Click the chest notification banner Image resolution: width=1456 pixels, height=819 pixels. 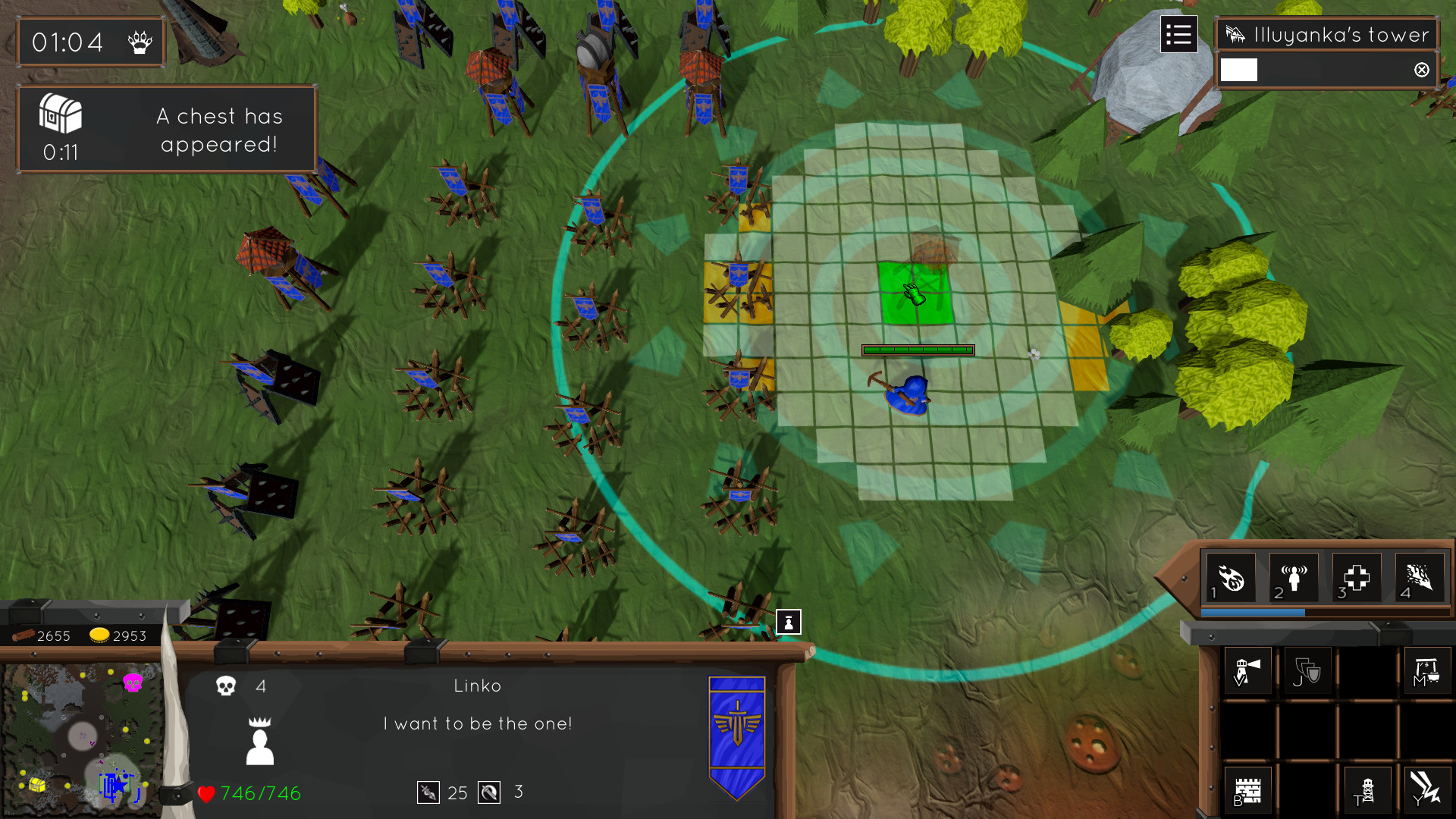coord(166,128)
